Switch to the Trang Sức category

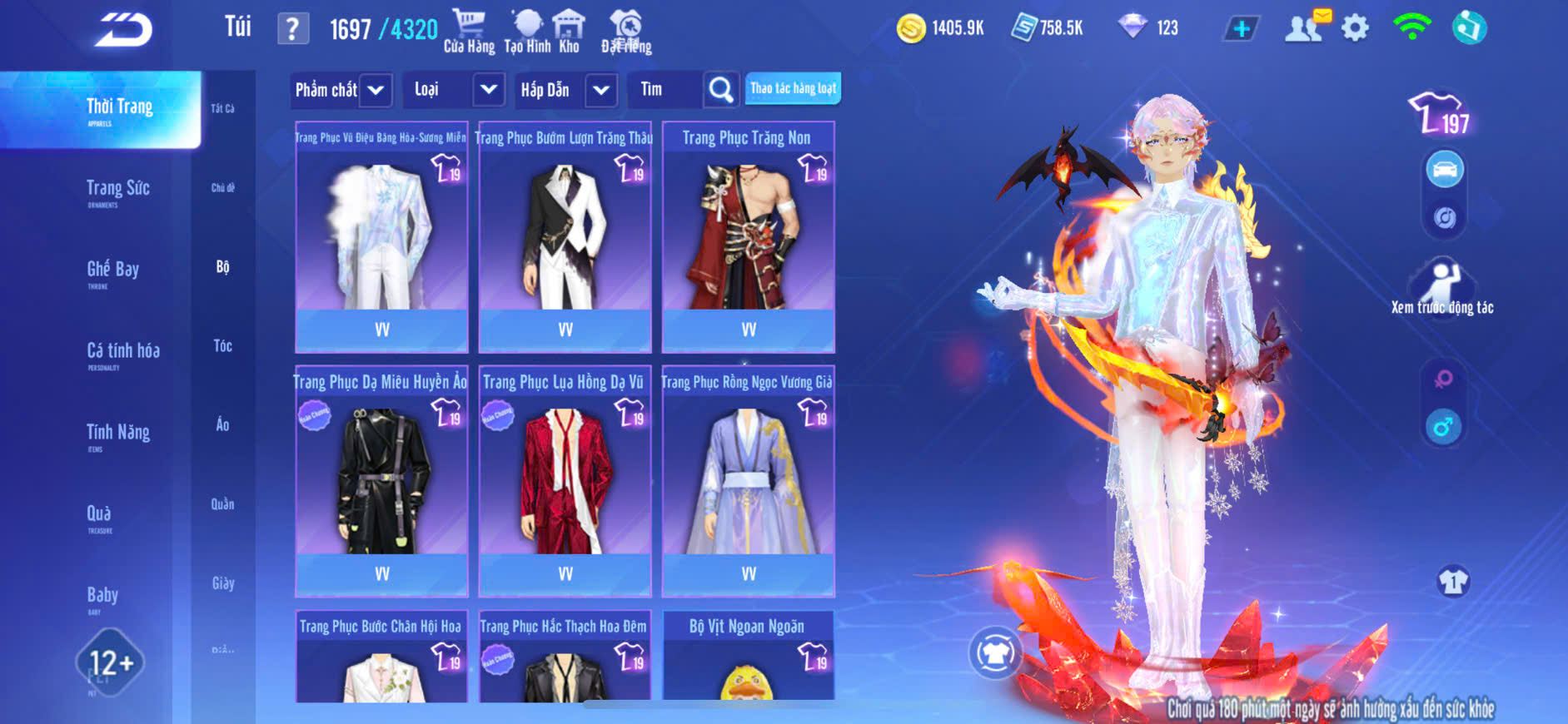point(117,191)
